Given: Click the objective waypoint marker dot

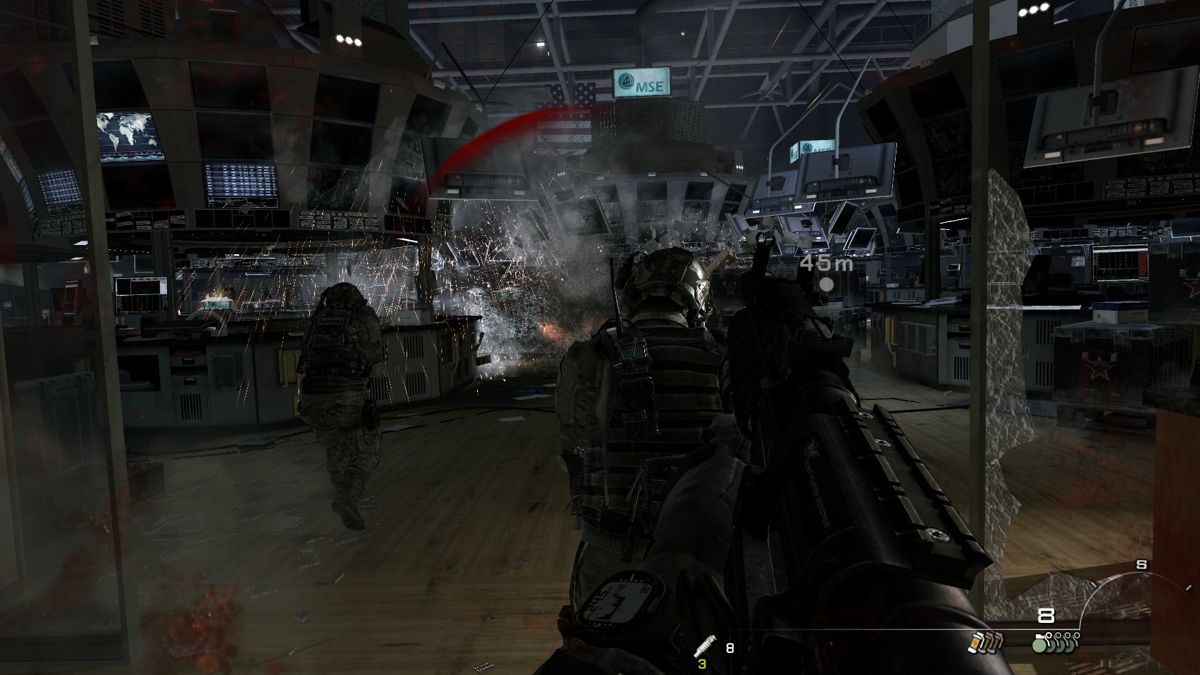Looking at the screenshot, I should click(826, 285).
